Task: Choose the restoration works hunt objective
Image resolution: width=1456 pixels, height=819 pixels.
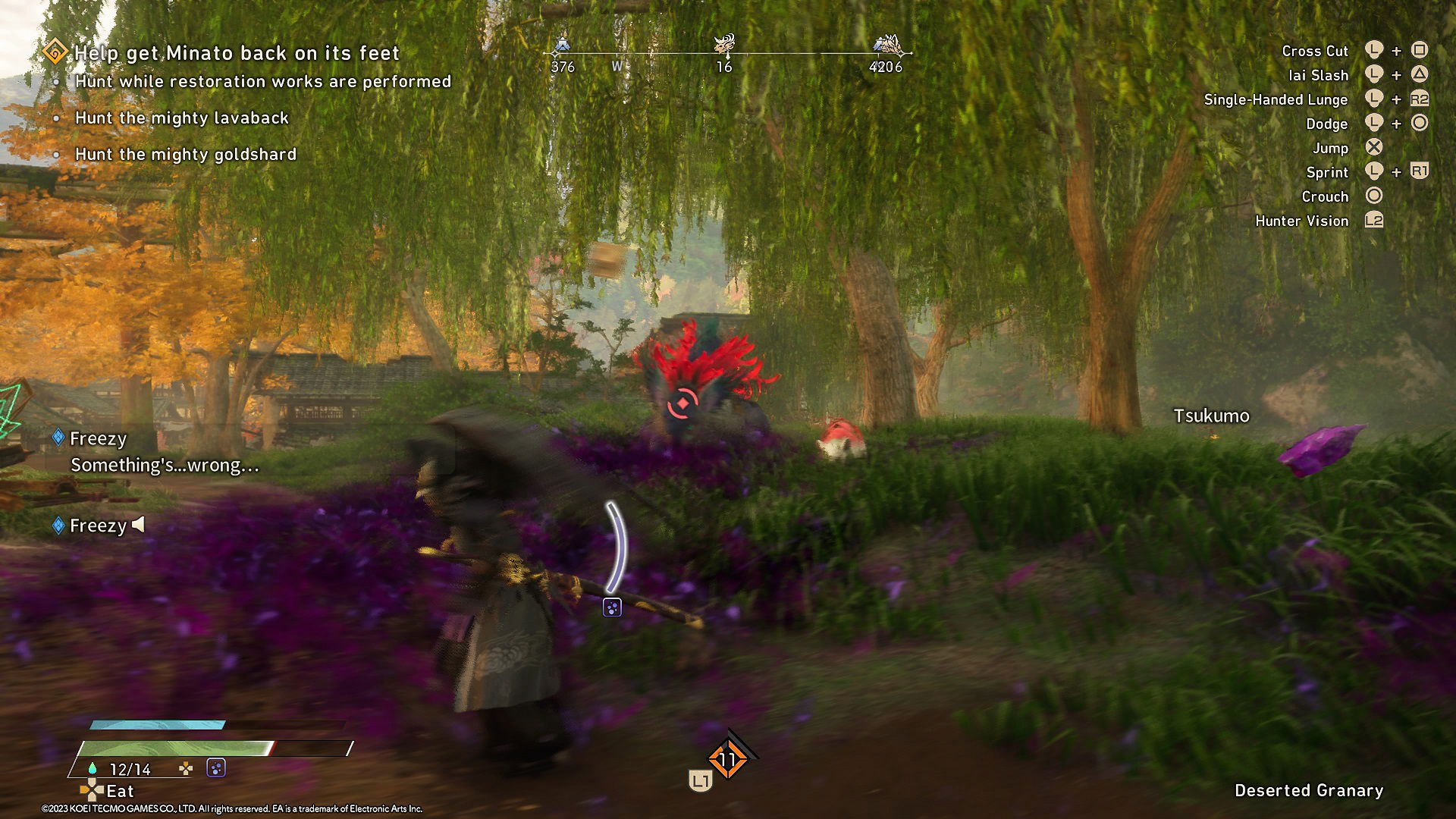Action: [x=262, y=82]
